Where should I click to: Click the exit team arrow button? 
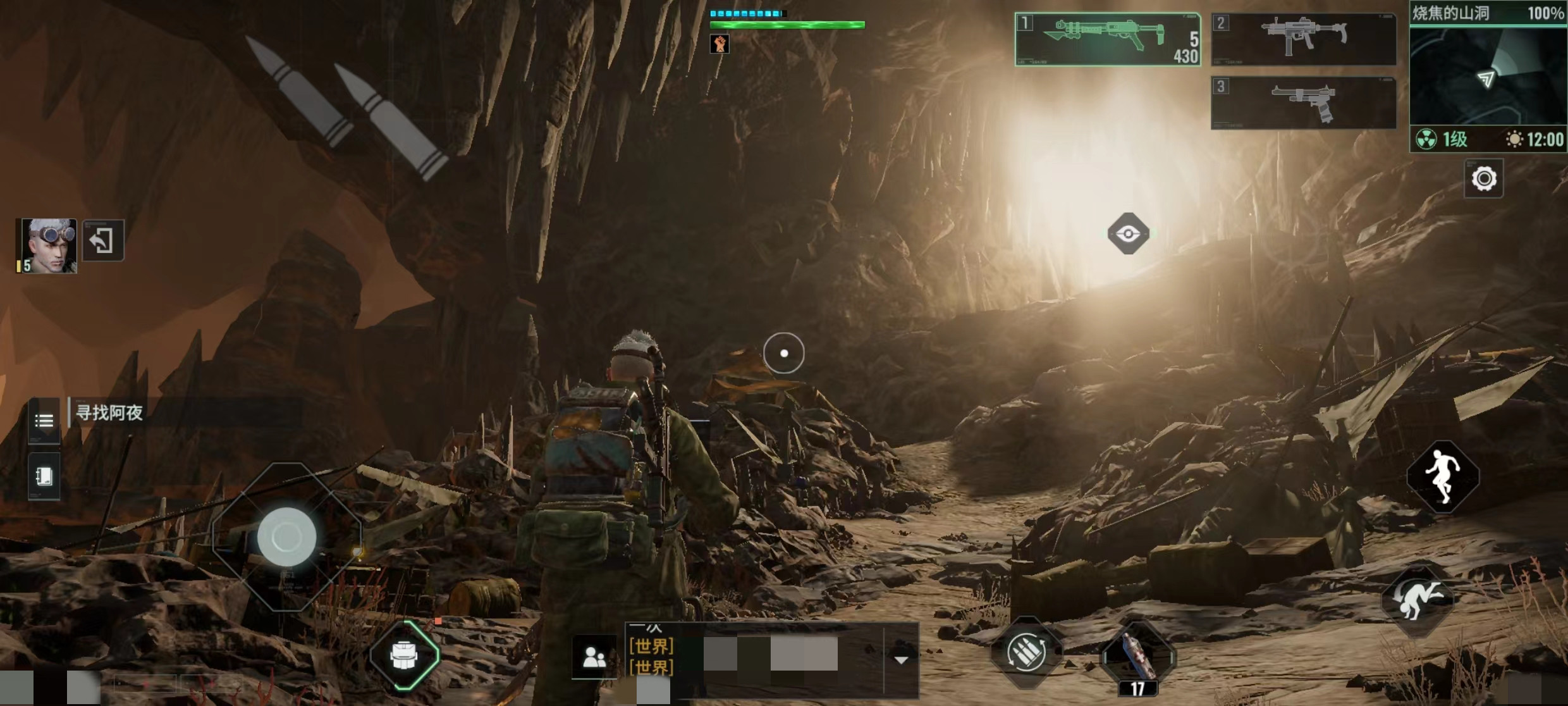(102, 240)
